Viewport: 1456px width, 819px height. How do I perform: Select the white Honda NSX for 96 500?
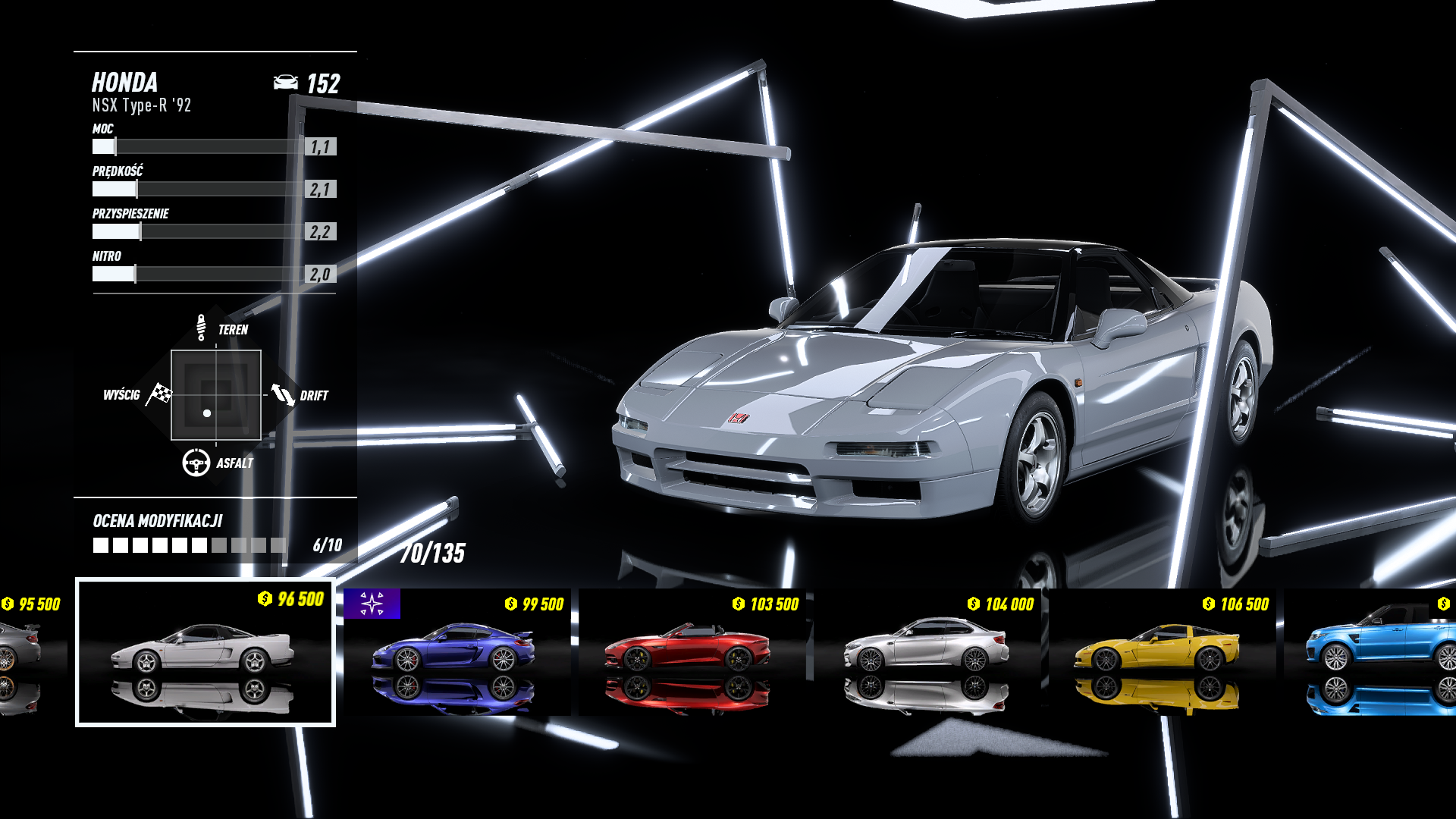tap(205, 652)
